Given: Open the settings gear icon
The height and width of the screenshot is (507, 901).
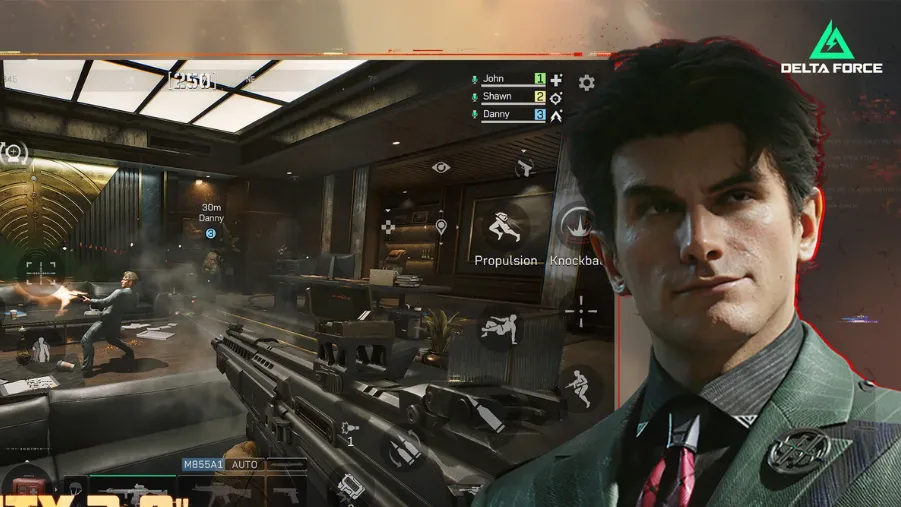Looking at the screenshot, I should click(587, 83).
